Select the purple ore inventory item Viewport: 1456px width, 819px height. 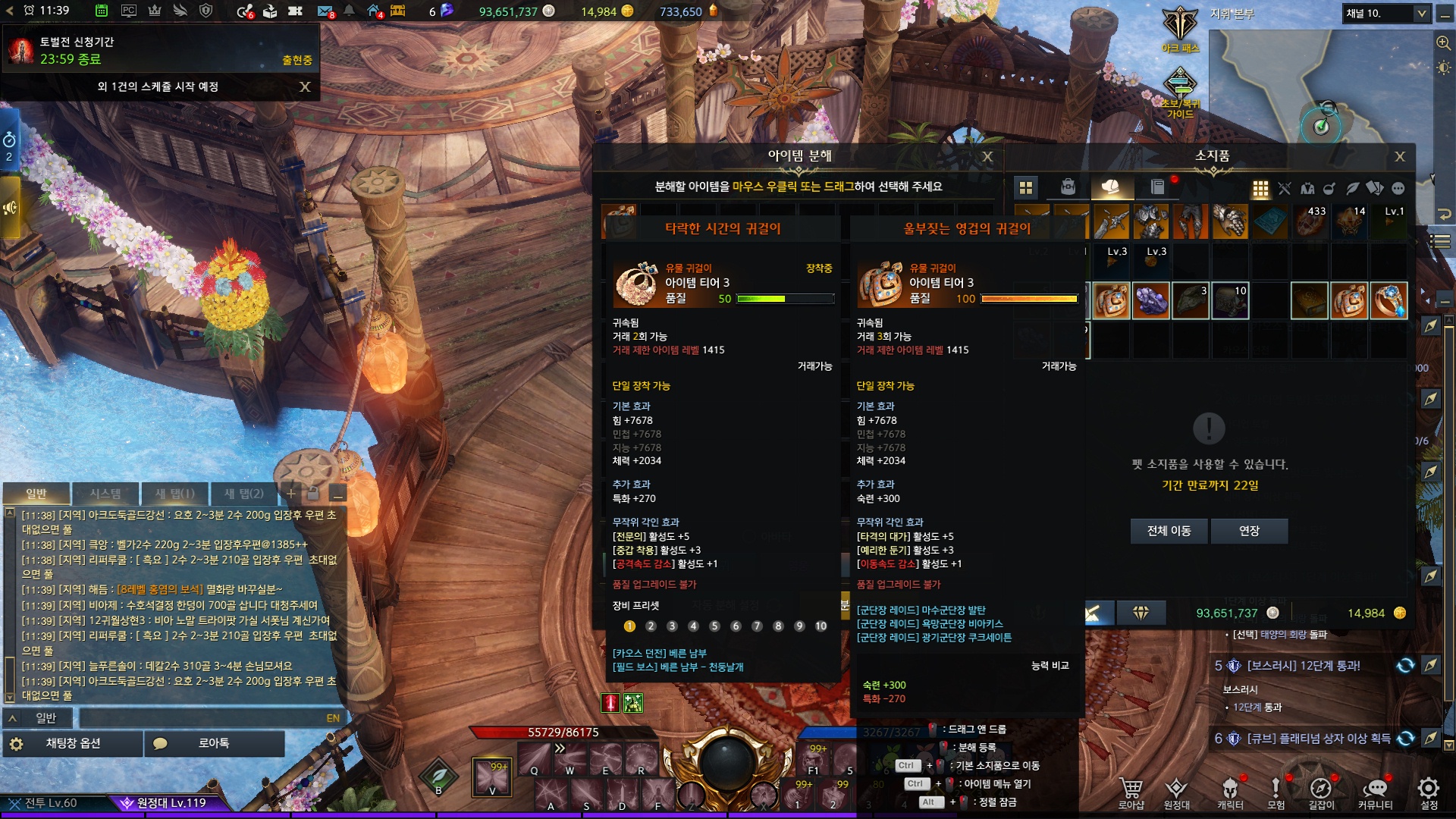[x=1150, y=301]
